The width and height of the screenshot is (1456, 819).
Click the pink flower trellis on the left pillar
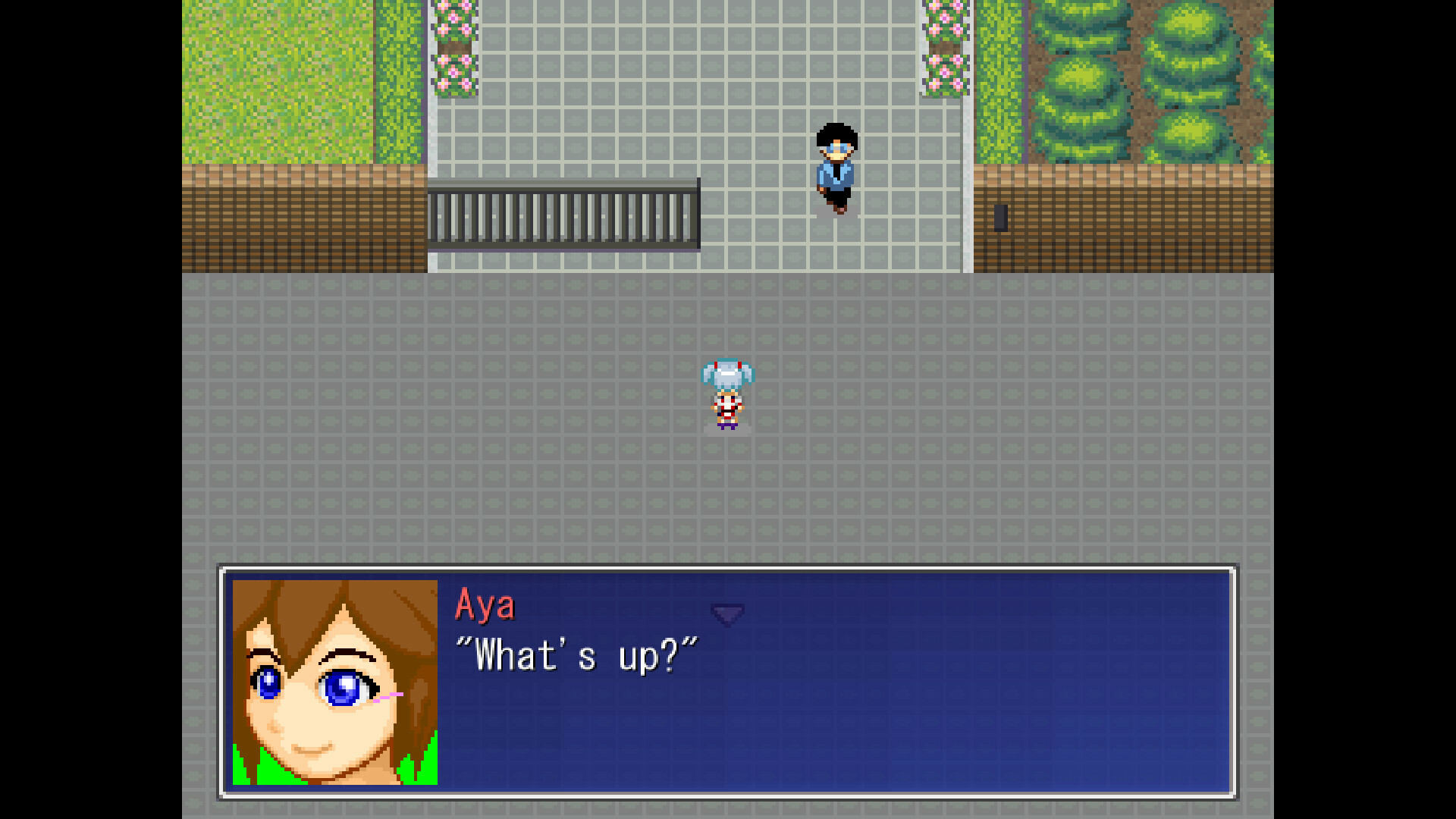tap(453, 45)
